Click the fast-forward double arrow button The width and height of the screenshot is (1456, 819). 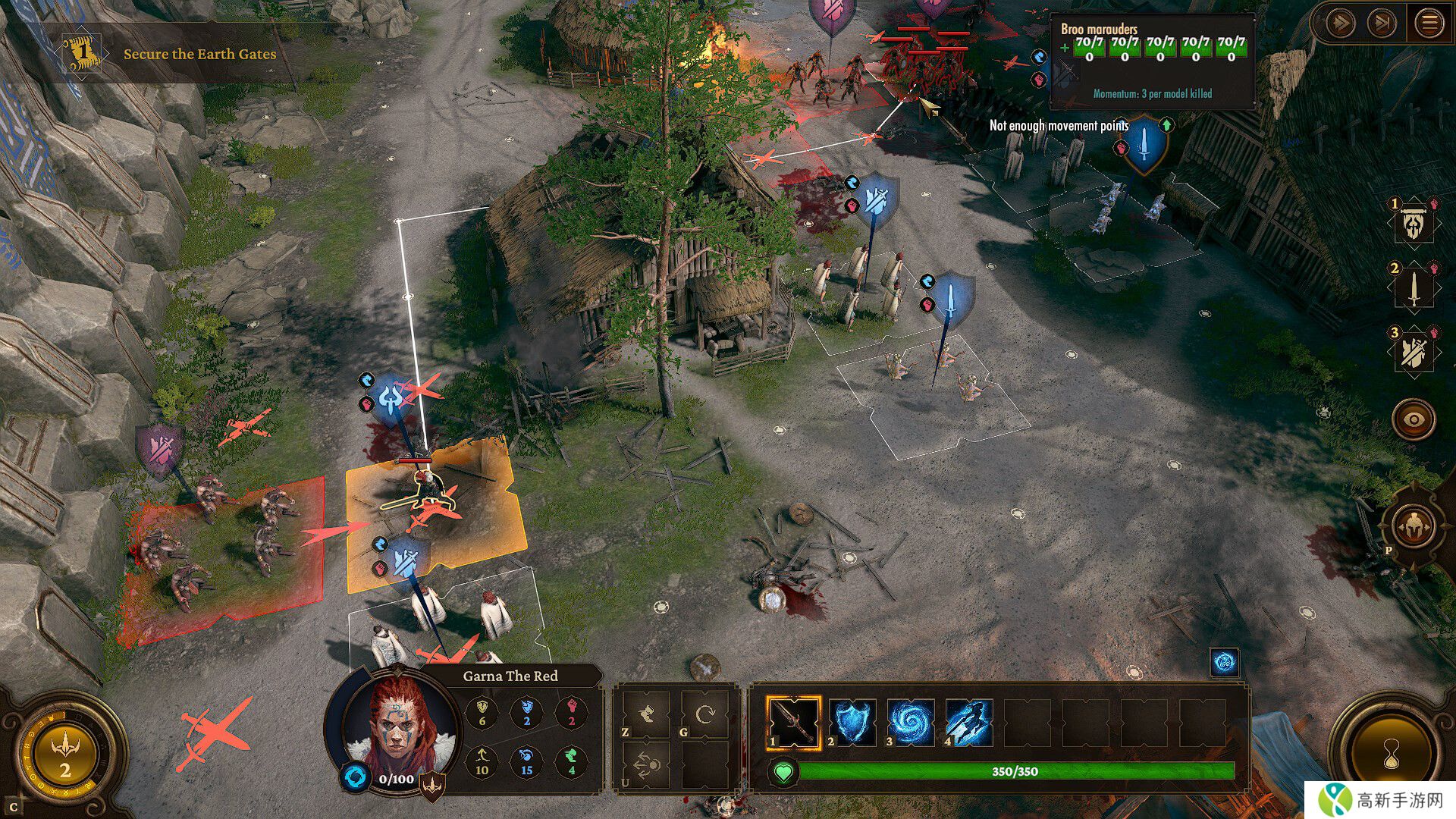tap(1340, 24)
